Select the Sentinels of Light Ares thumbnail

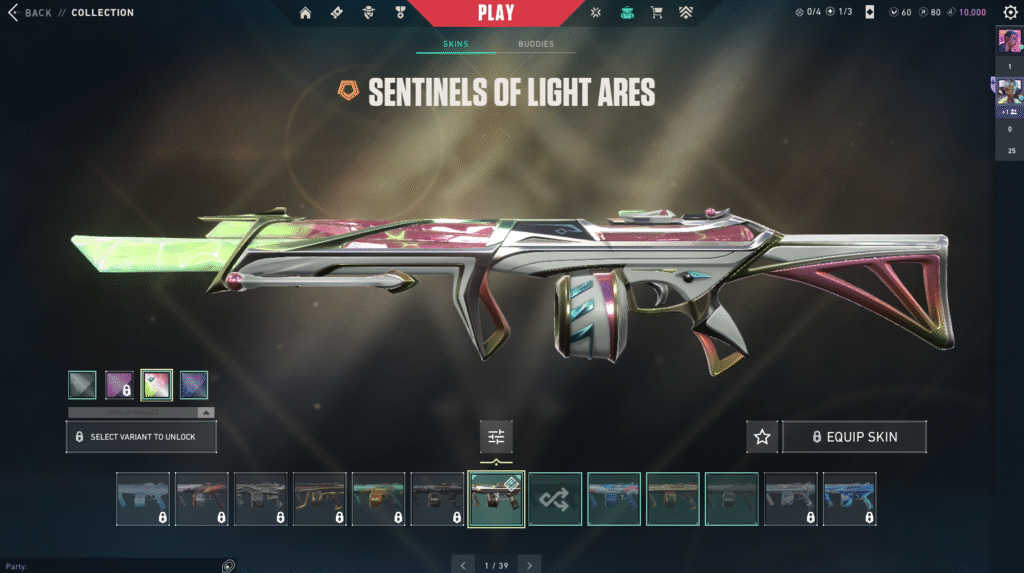tap(497, 499)
